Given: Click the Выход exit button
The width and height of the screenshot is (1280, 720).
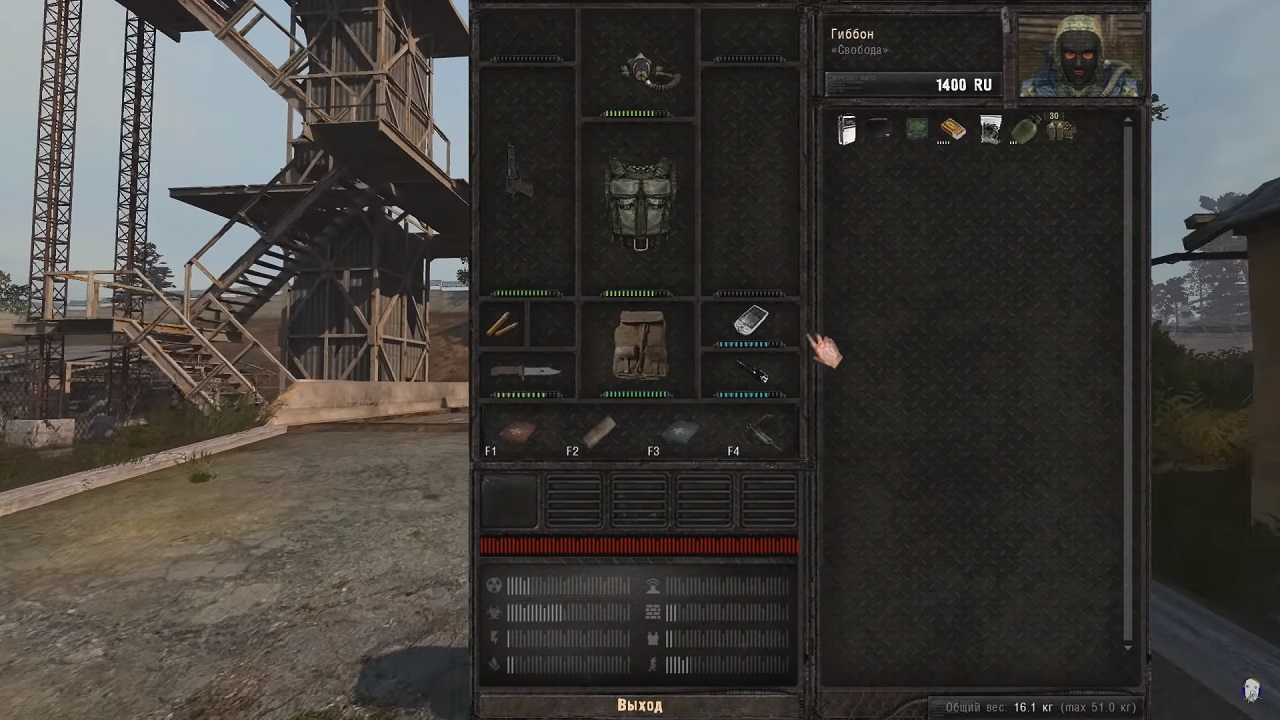Looking at the screenshot, I should point(639,705).
